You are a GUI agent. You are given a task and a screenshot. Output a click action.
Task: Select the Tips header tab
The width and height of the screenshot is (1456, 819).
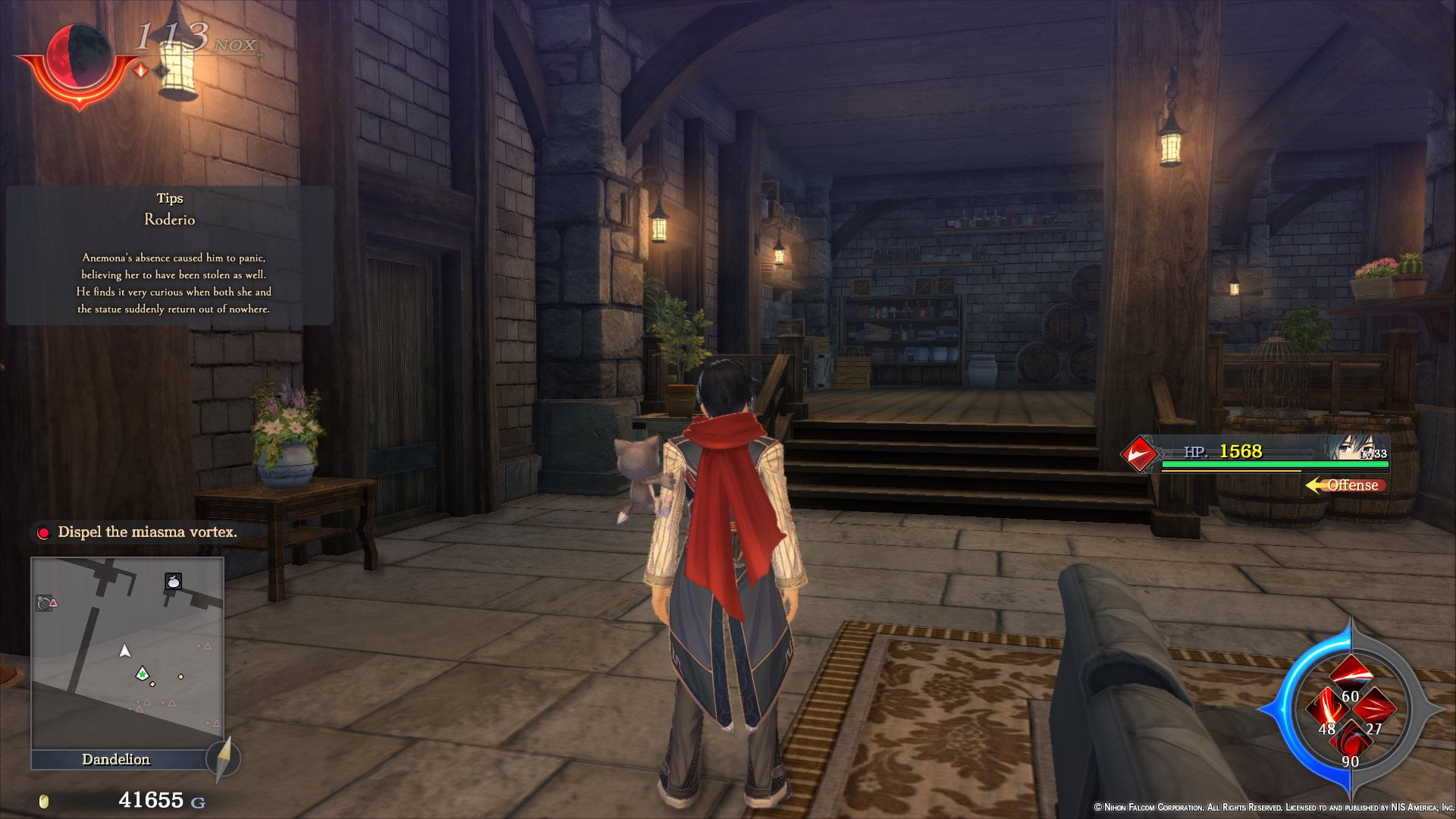click(169, 198)
